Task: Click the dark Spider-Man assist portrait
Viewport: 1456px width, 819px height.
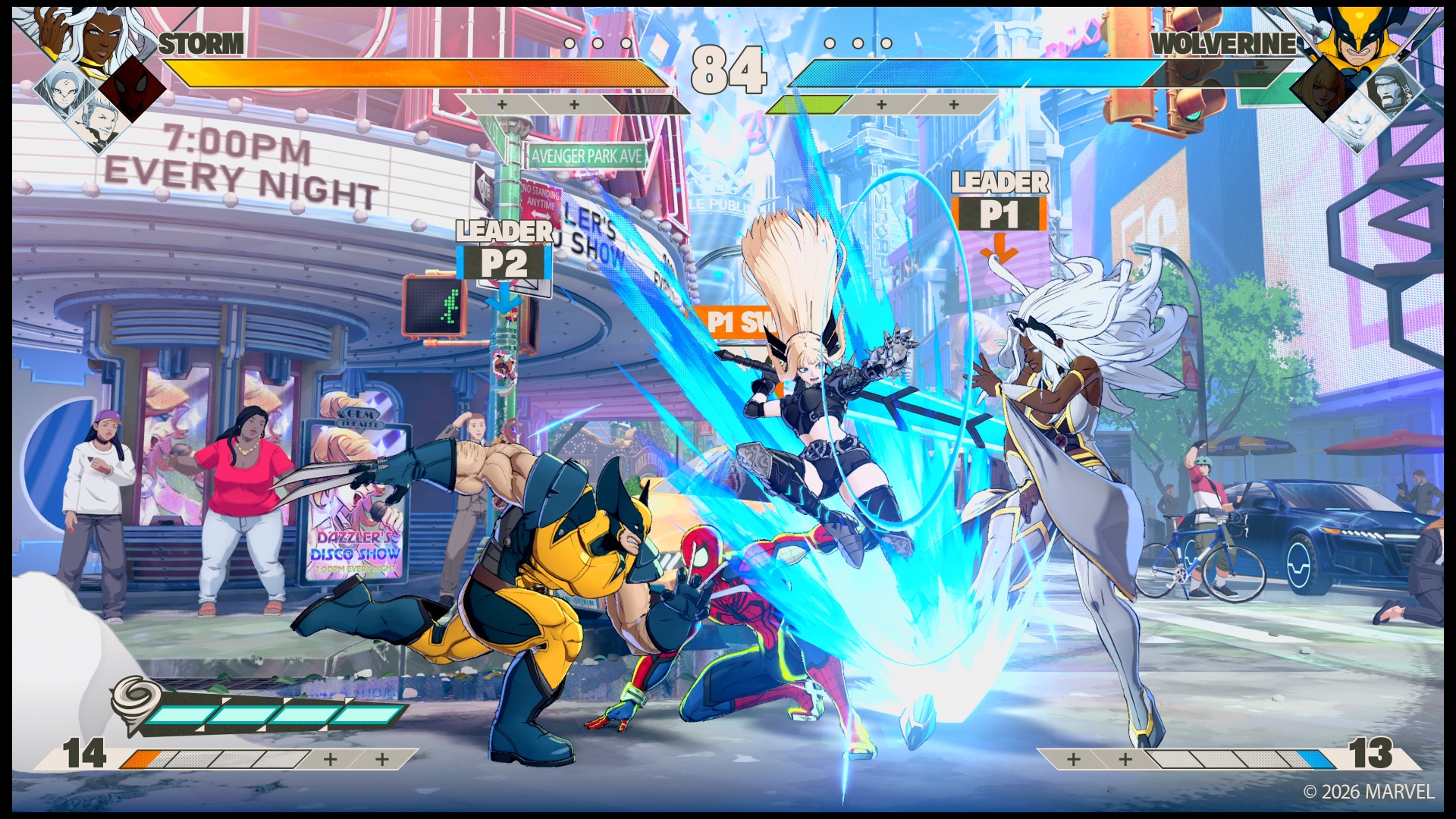Action: (133, 88)
